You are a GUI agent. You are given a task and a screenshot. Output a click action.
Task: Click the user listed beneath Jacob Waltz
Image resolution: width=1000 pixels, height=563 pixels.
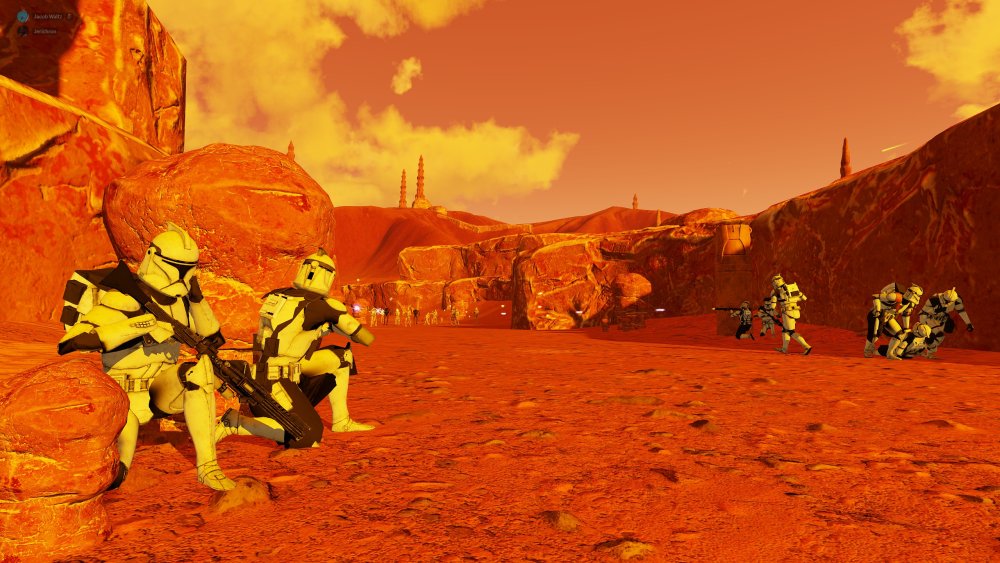(43, 31)
